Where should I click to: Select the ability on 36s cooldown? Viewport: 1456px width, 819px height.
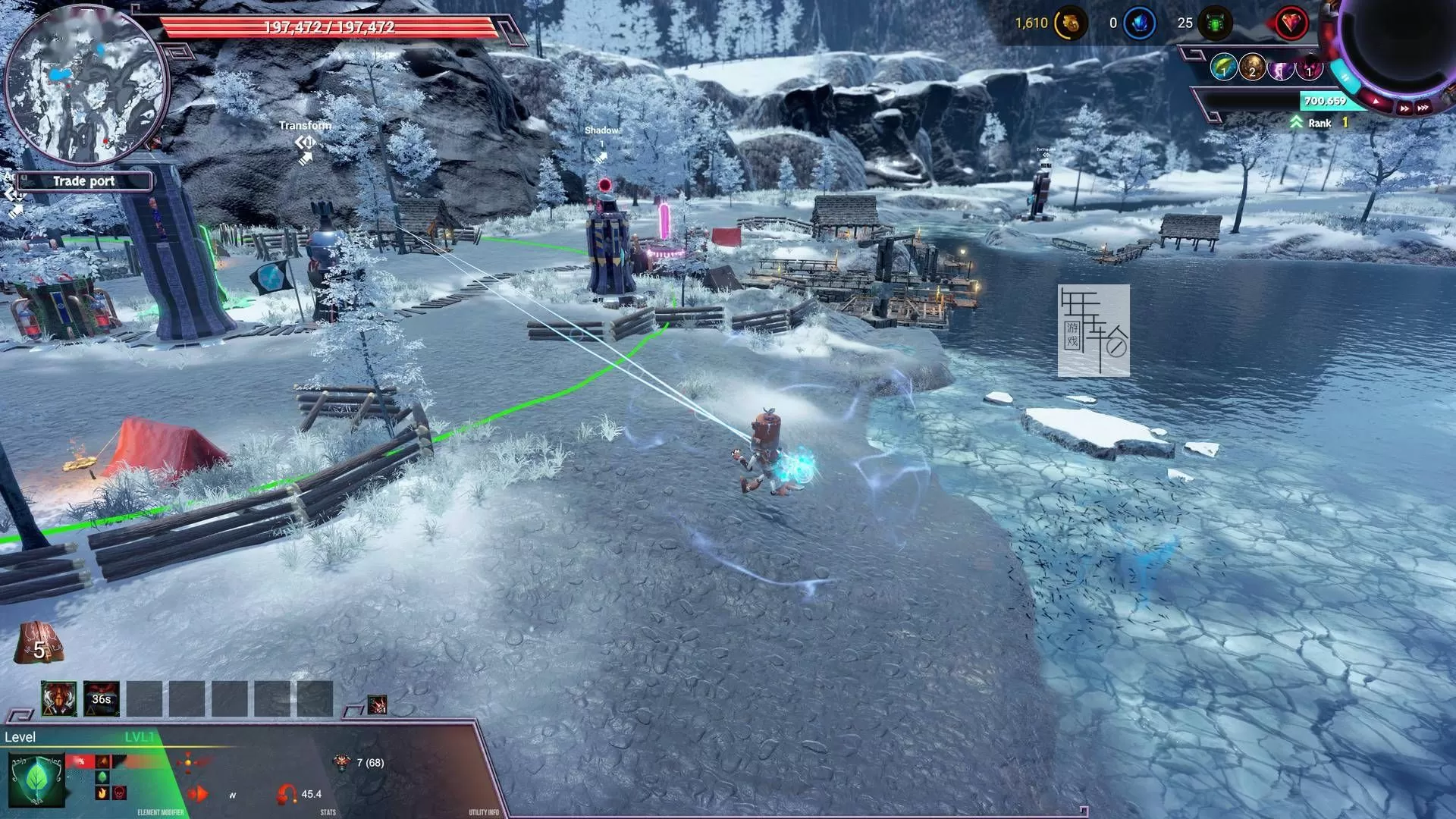(101, 698)
